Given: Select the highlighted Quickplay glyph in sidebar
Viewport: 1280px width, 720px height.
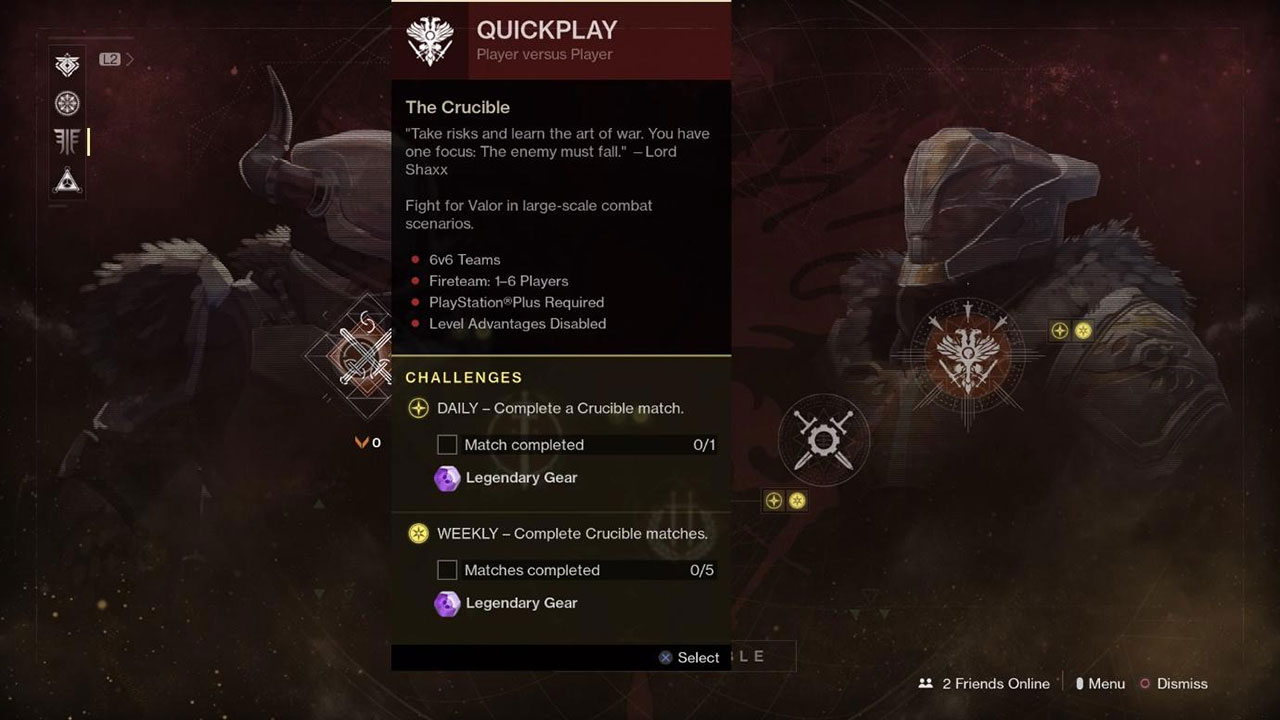Looking at the screenshot, I should (66, 141).
